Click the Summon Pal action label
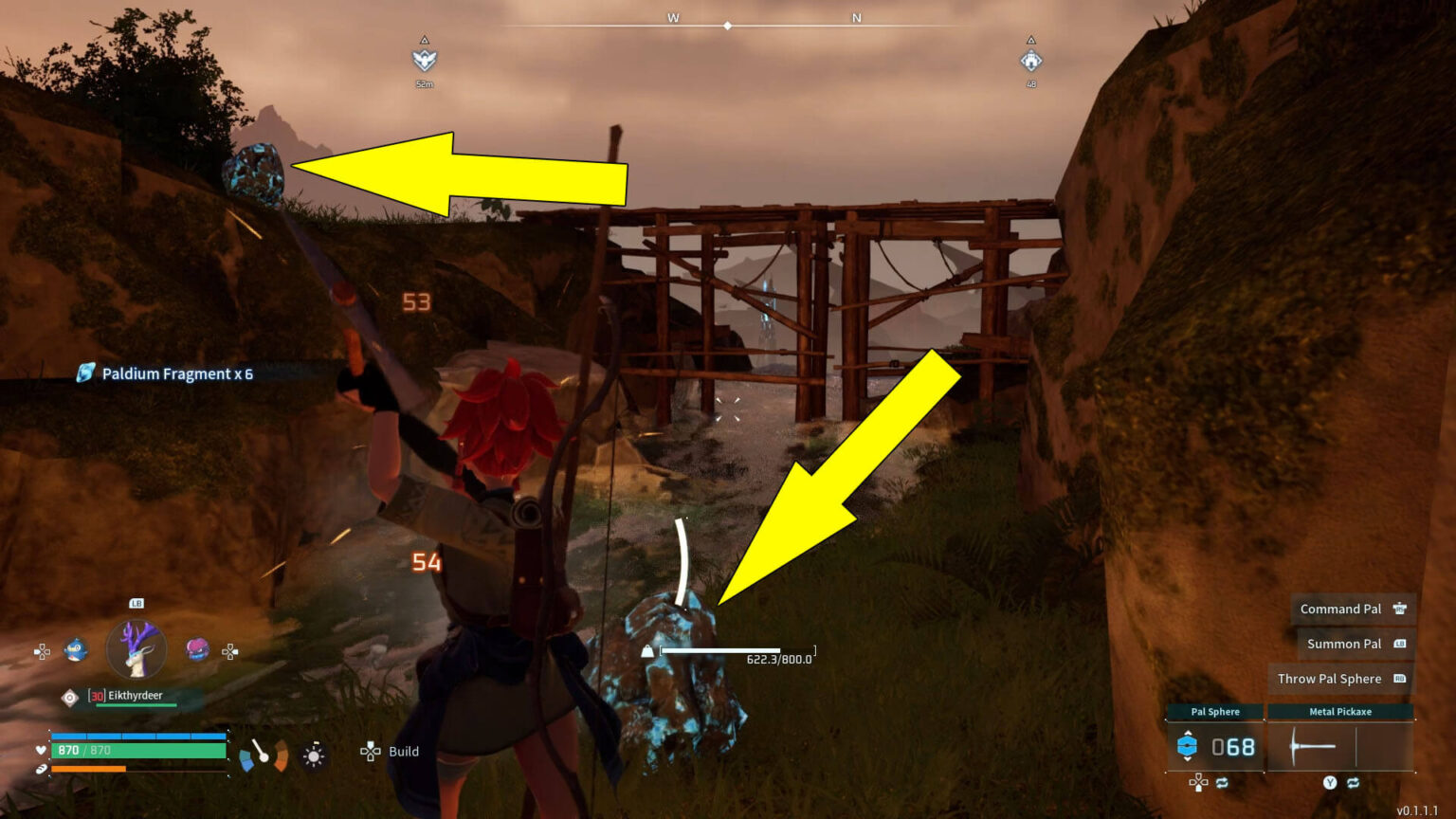 (1343, 644)
